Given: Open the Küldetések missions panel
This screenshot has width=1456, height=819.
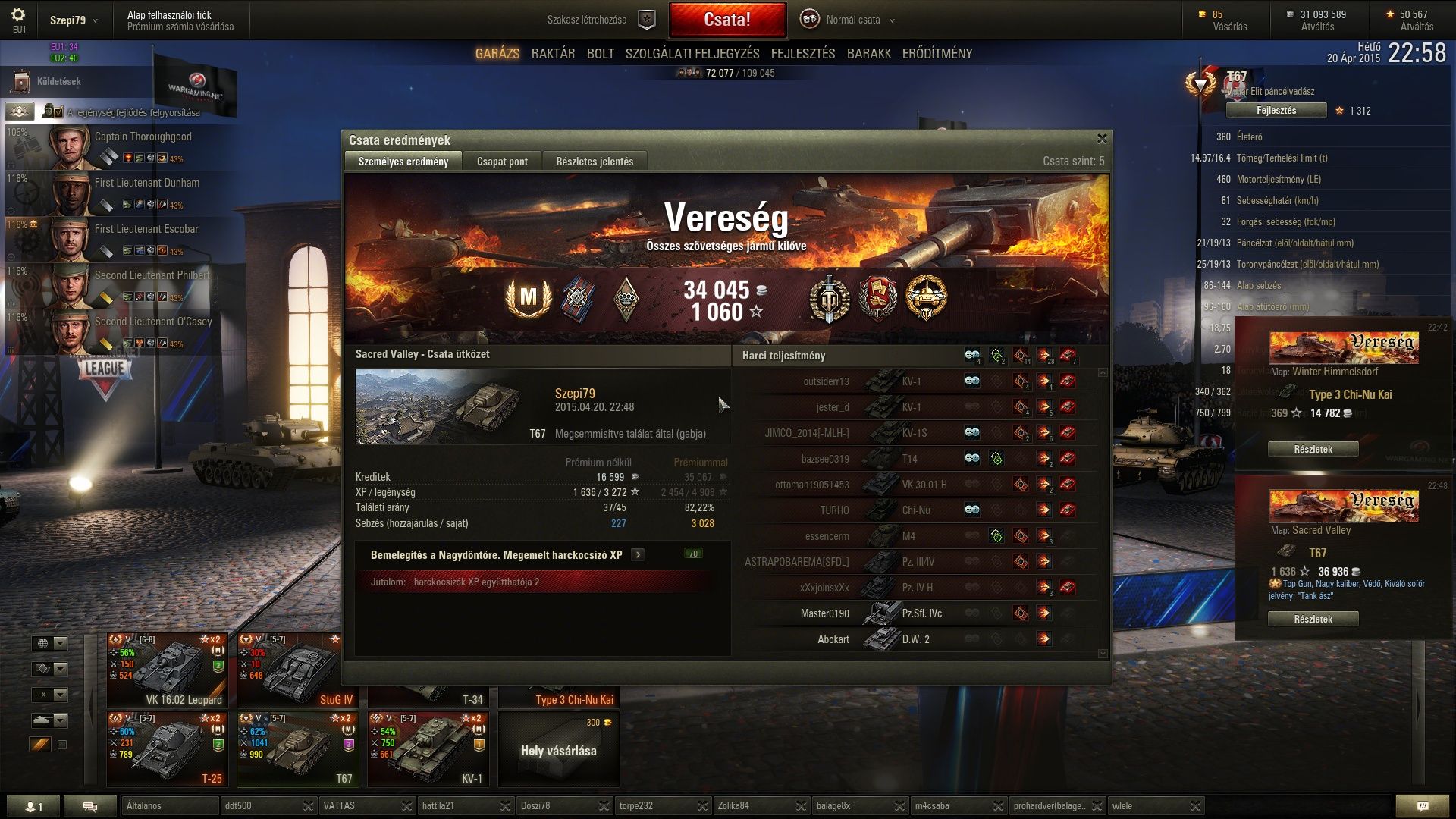Looking at the screenshot, I should pyautogui.click(x=58, y=82).
